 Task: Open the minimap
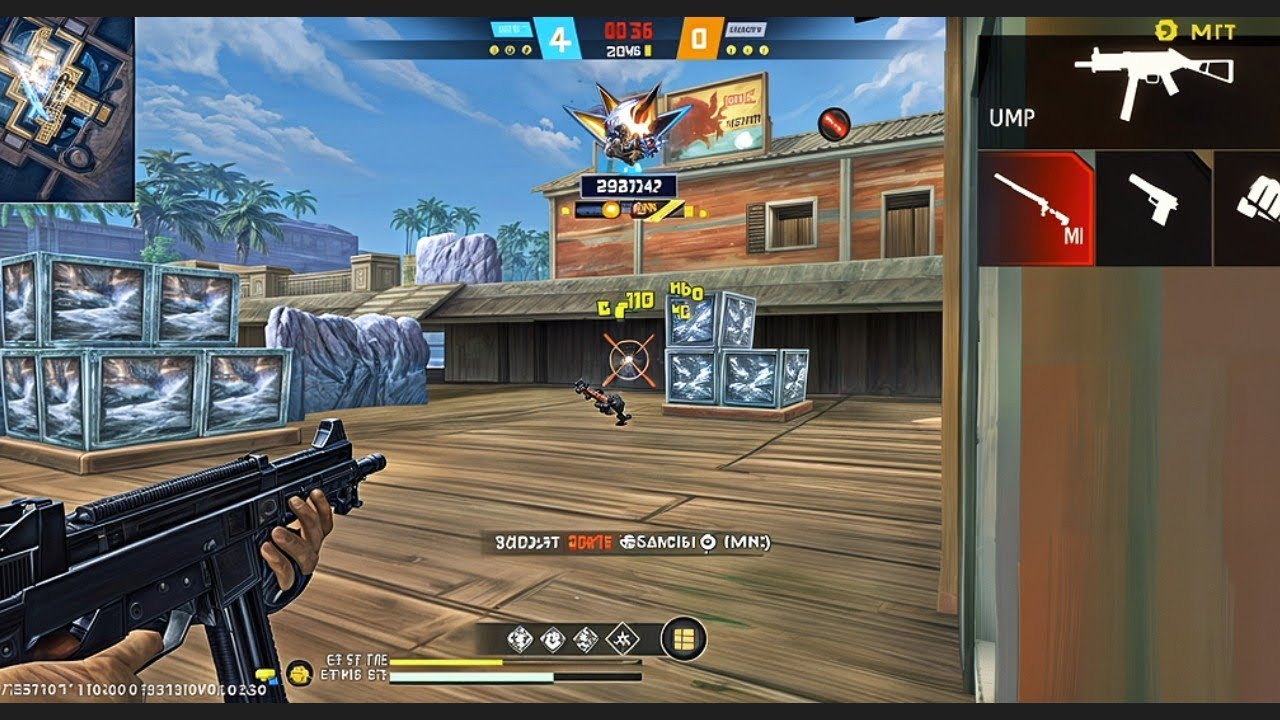click(x=67, y=108)
